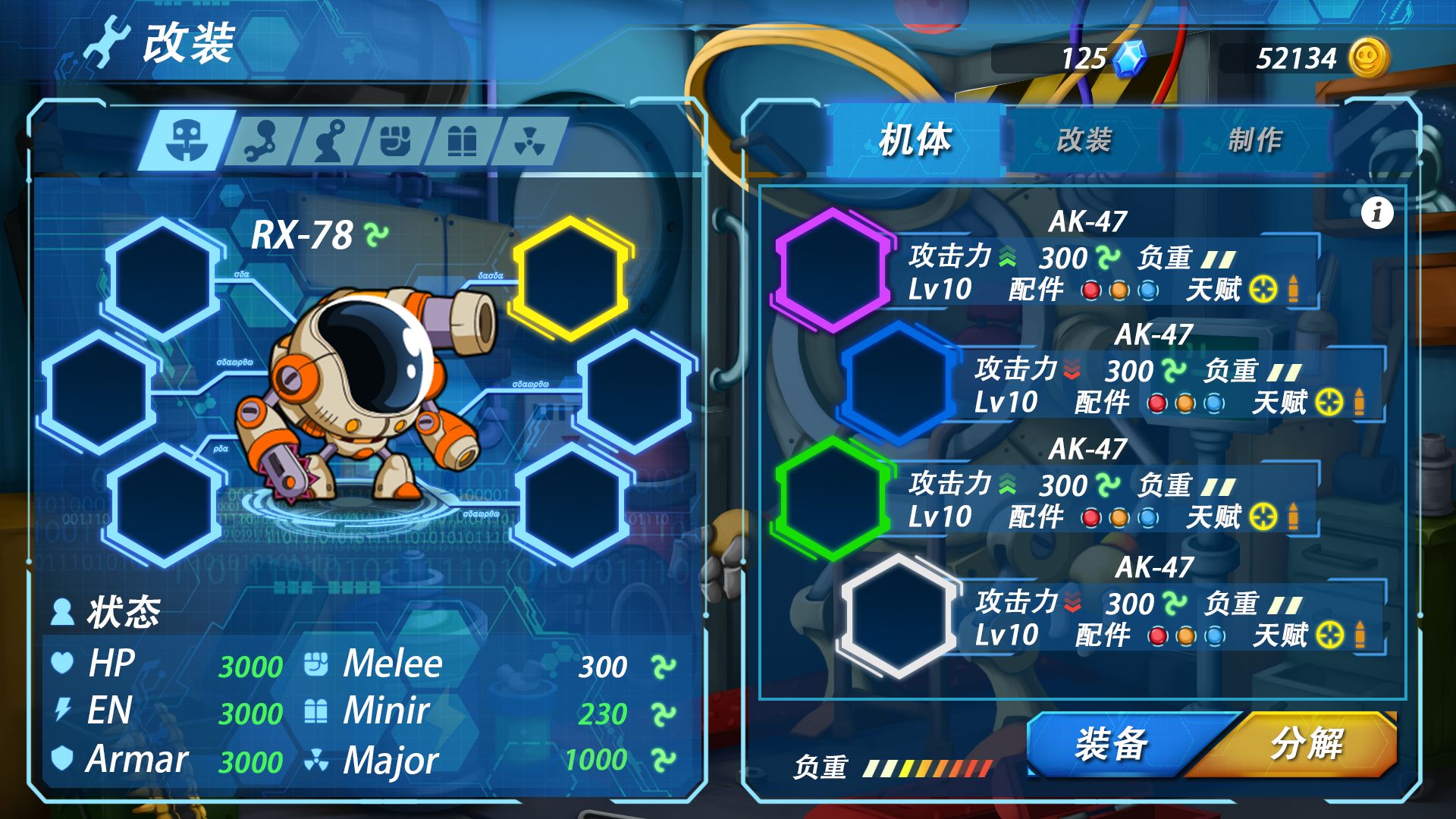Choose the yellow 分解 dismantle button
The height and width of the screenshot is (819, 1456).
(1306, 744)
